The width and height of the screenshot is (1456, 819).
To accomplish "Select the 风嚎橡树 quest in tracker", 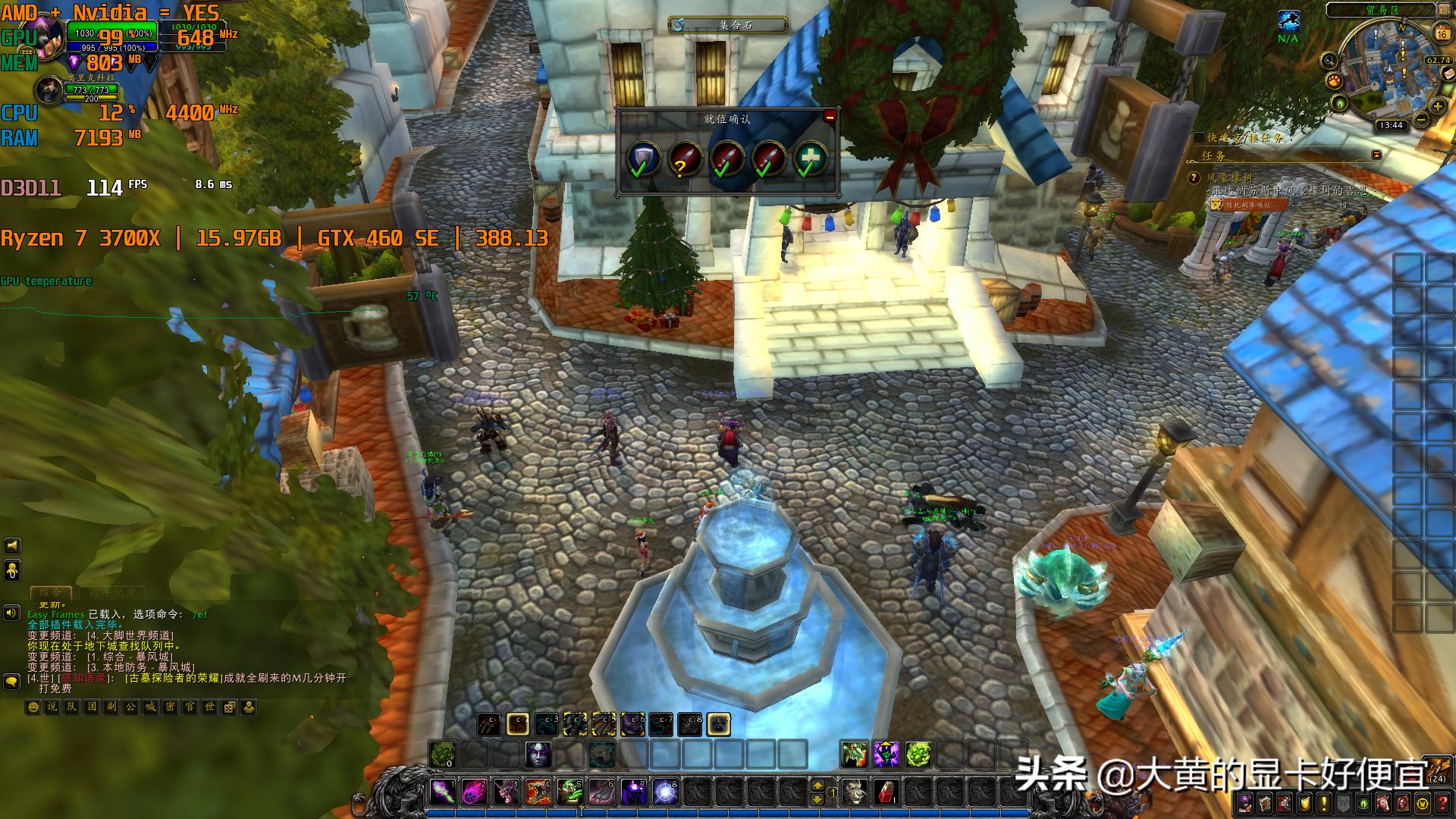I will [x=1230, y=177].
